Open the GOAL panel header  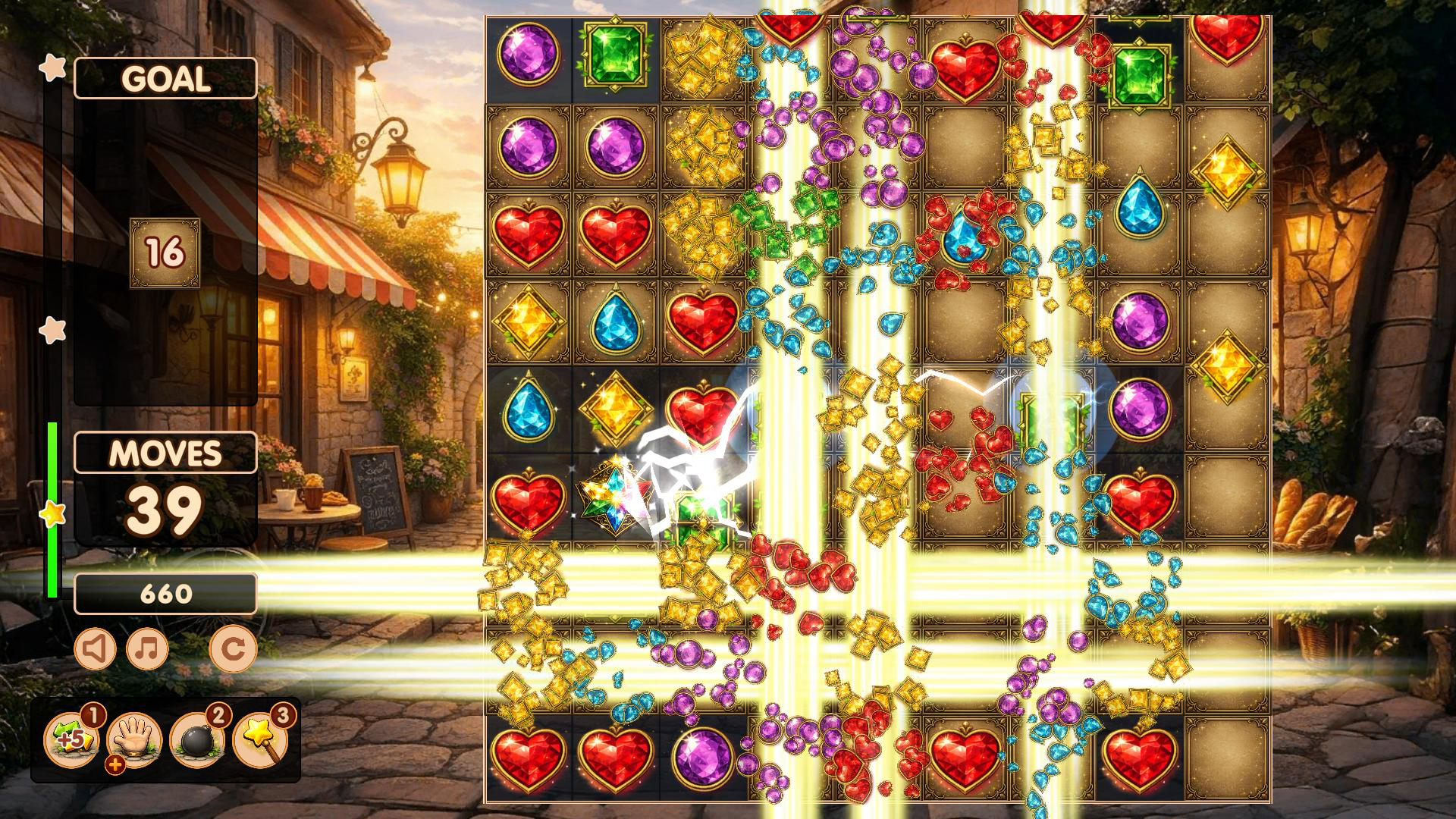pos(165,78)
